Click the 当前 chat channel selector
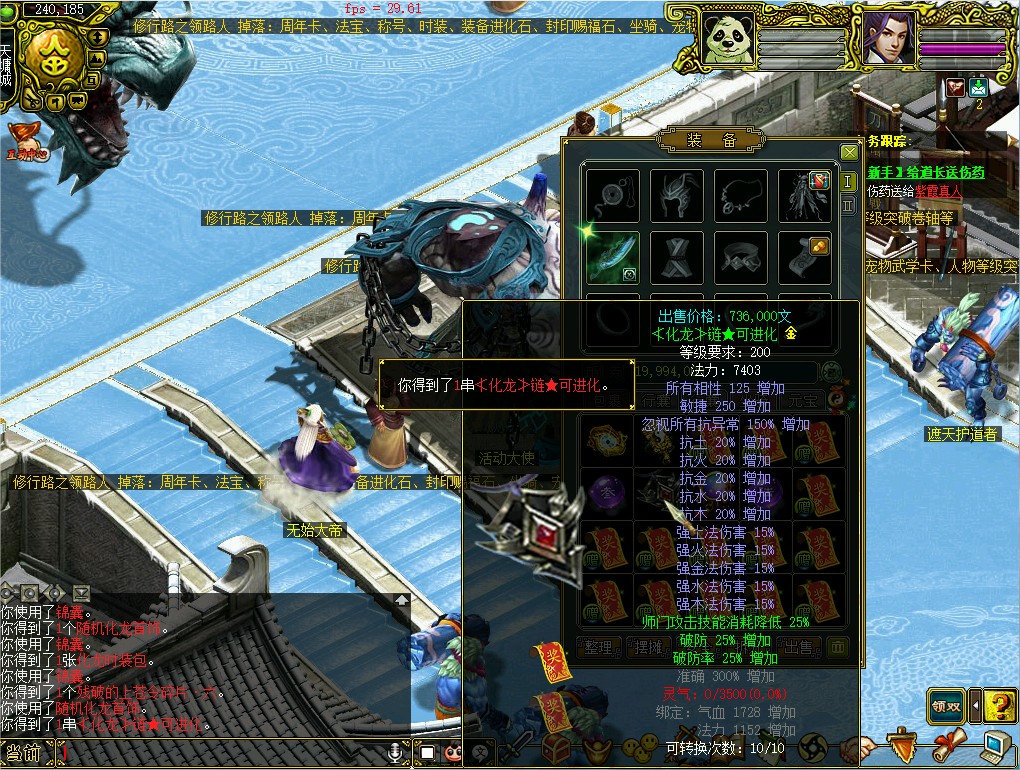 point(24,752)
